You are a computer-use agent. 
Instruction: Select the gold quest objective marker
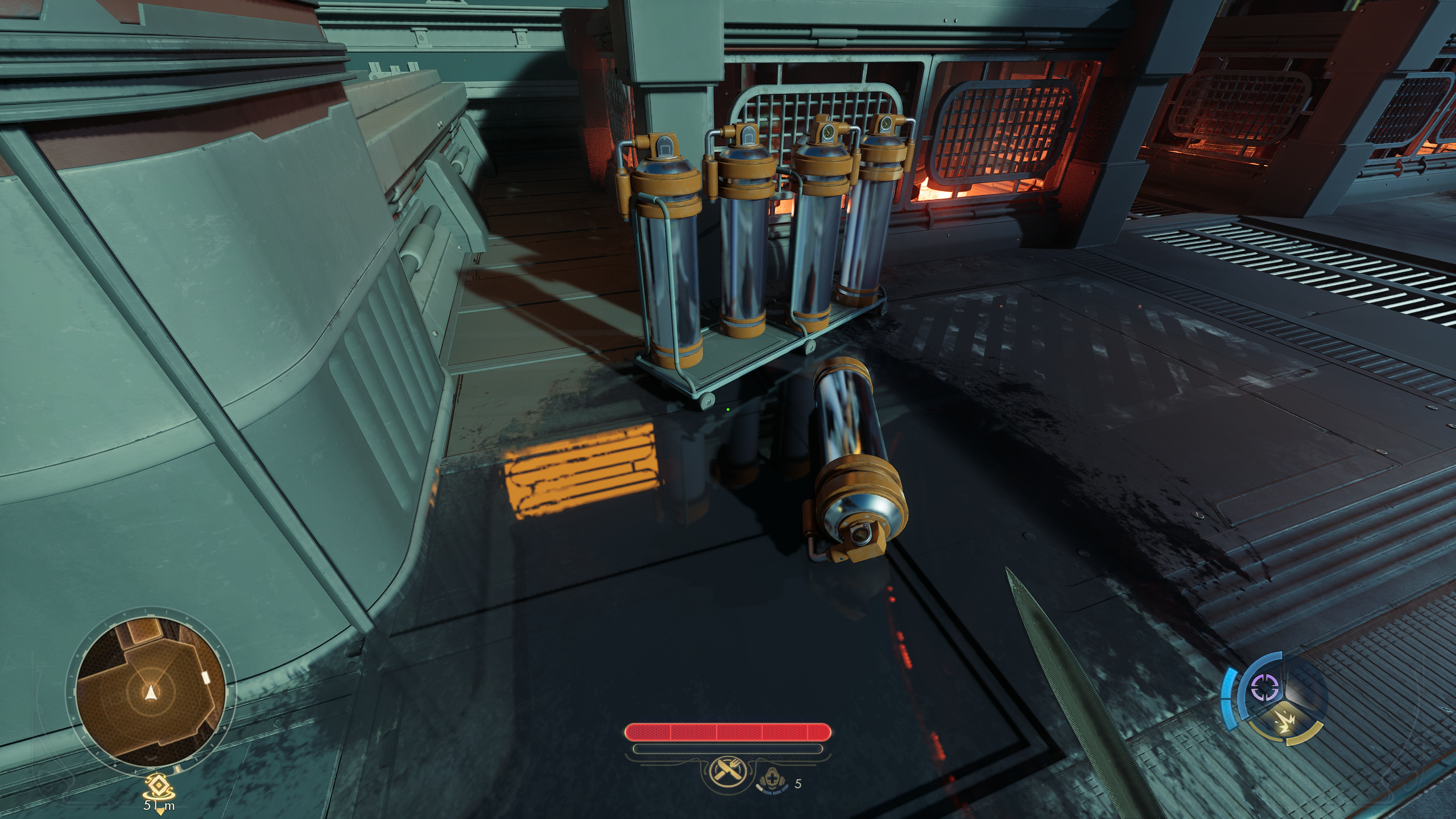159,787
